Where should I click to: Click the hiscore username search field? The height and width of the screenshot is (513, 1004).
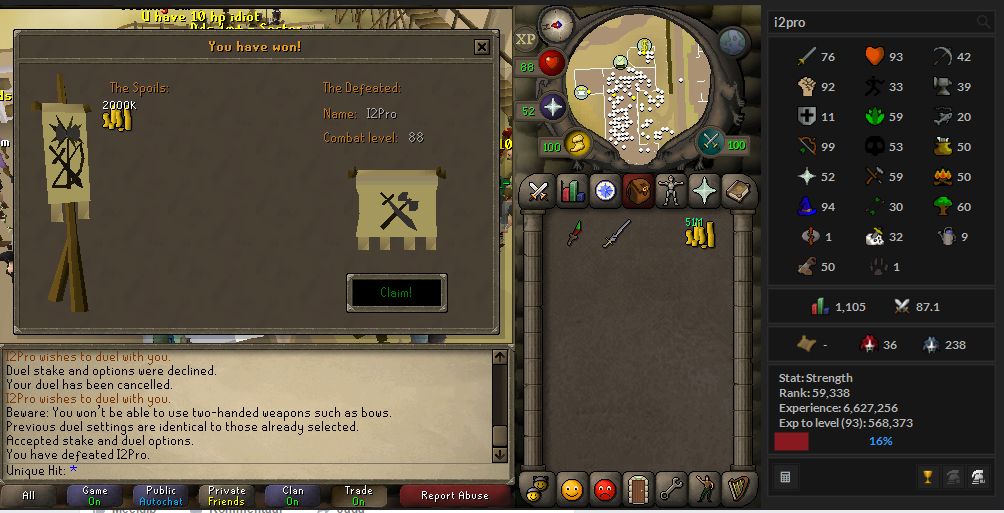[x=870, y=22]
